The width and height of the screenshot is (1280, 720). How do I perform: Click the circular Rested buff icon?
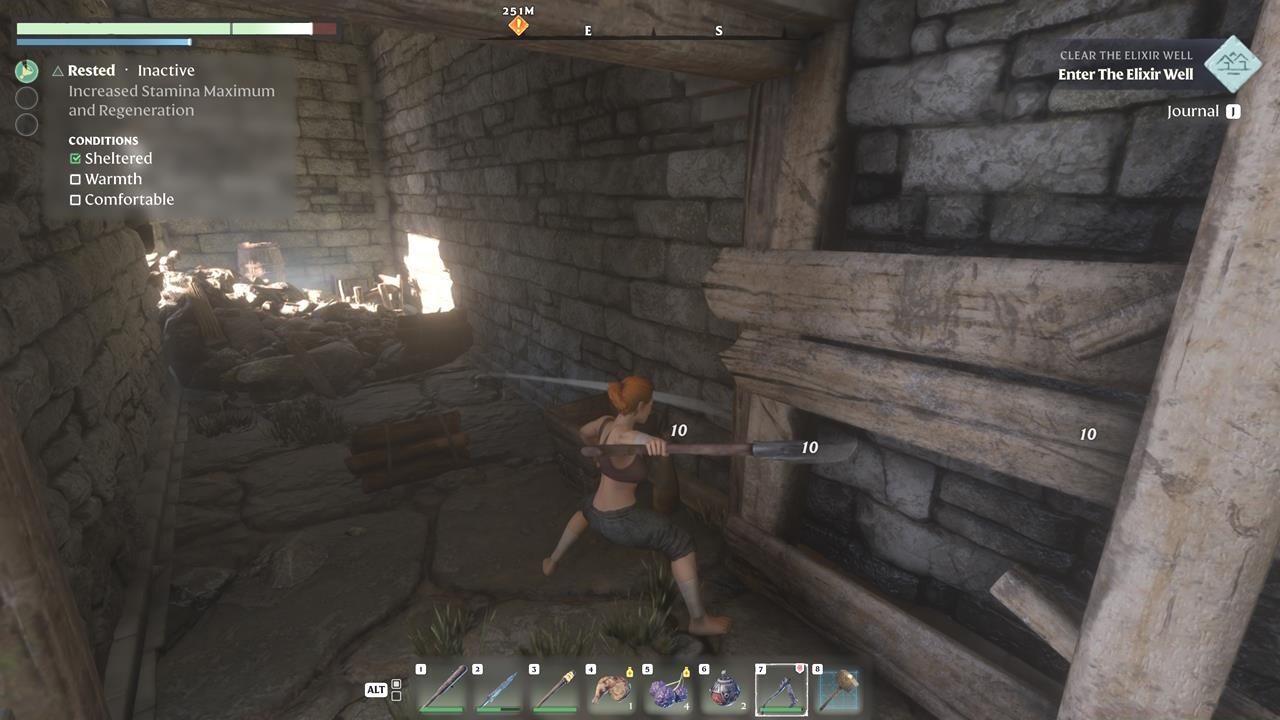(x=28, y=70)
